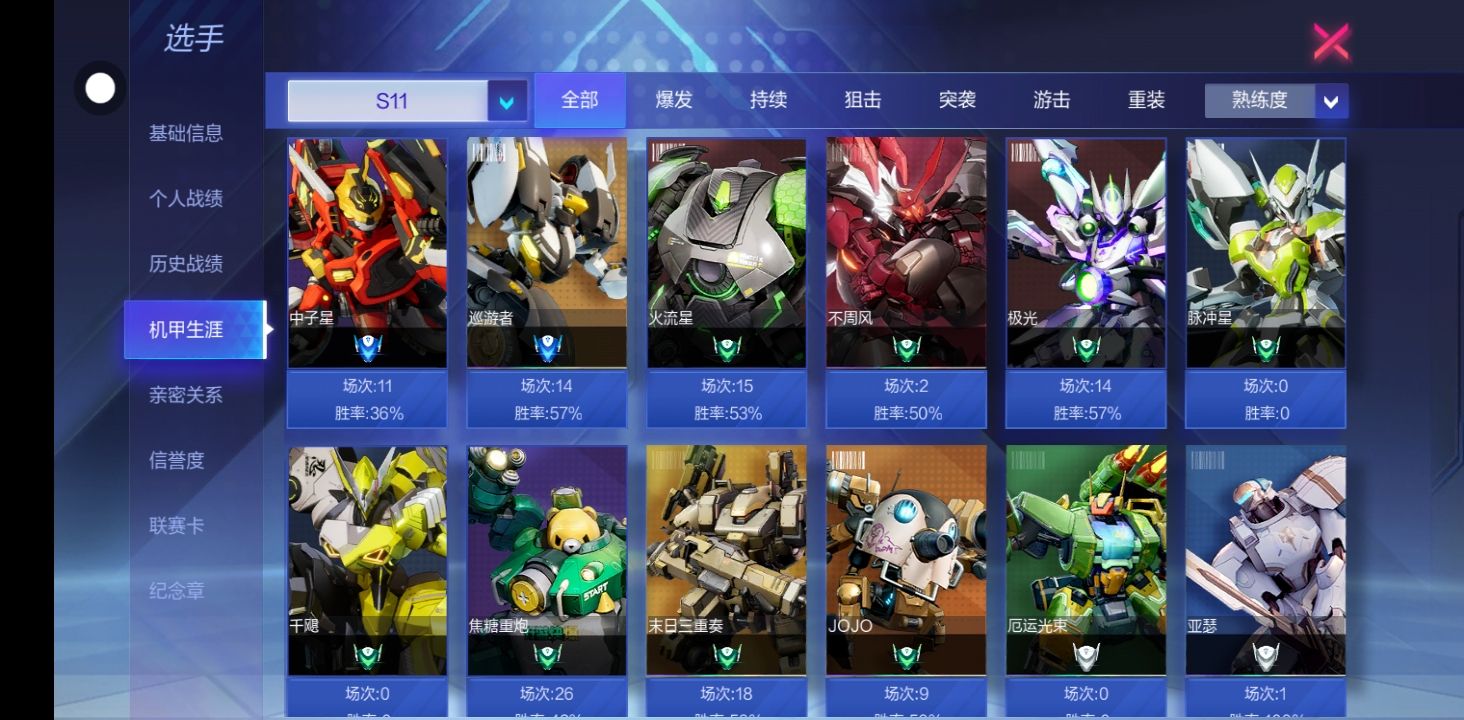
Task: Choose the 极光 mech card
Action: tap(1085, 252)
